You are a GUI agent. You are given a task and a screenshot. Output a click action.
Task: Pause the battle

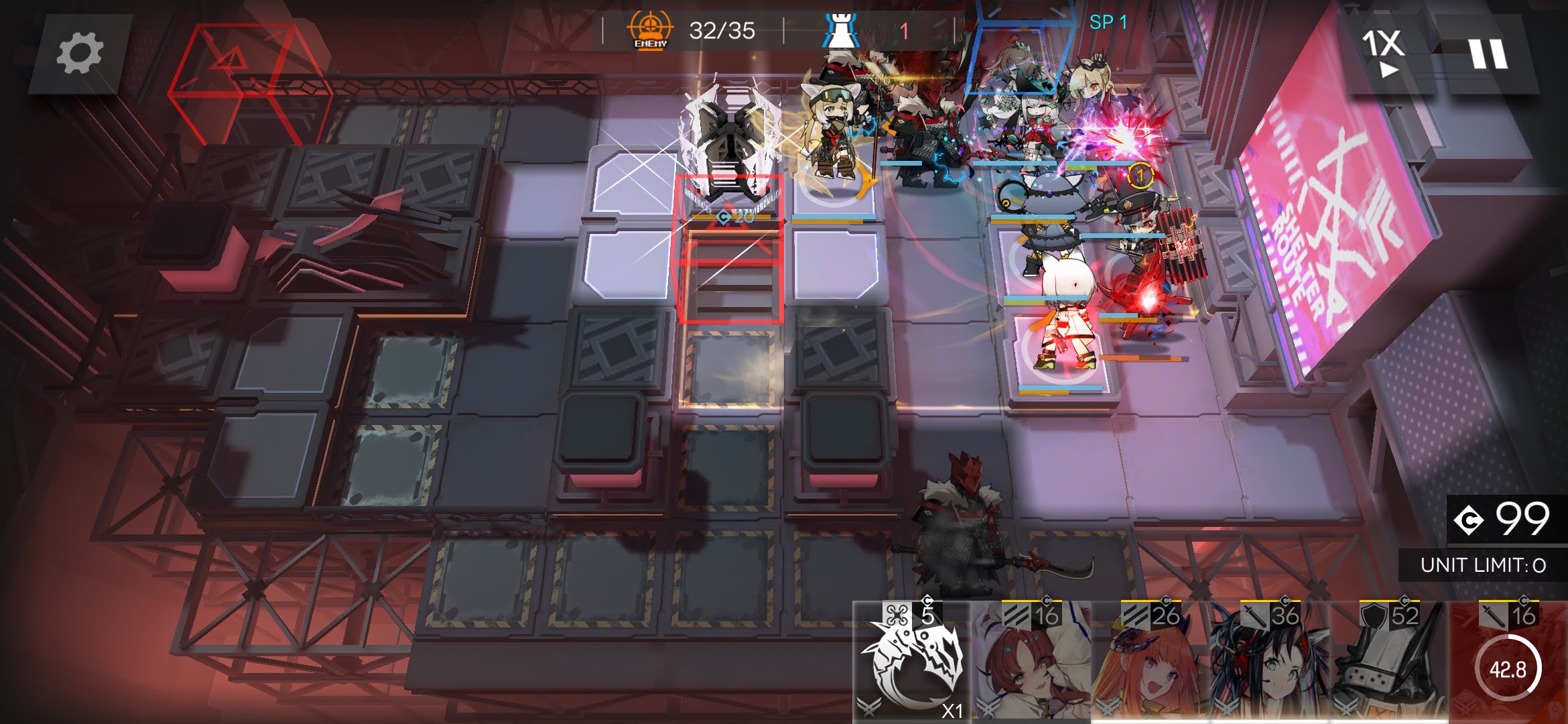[1488, 53]
